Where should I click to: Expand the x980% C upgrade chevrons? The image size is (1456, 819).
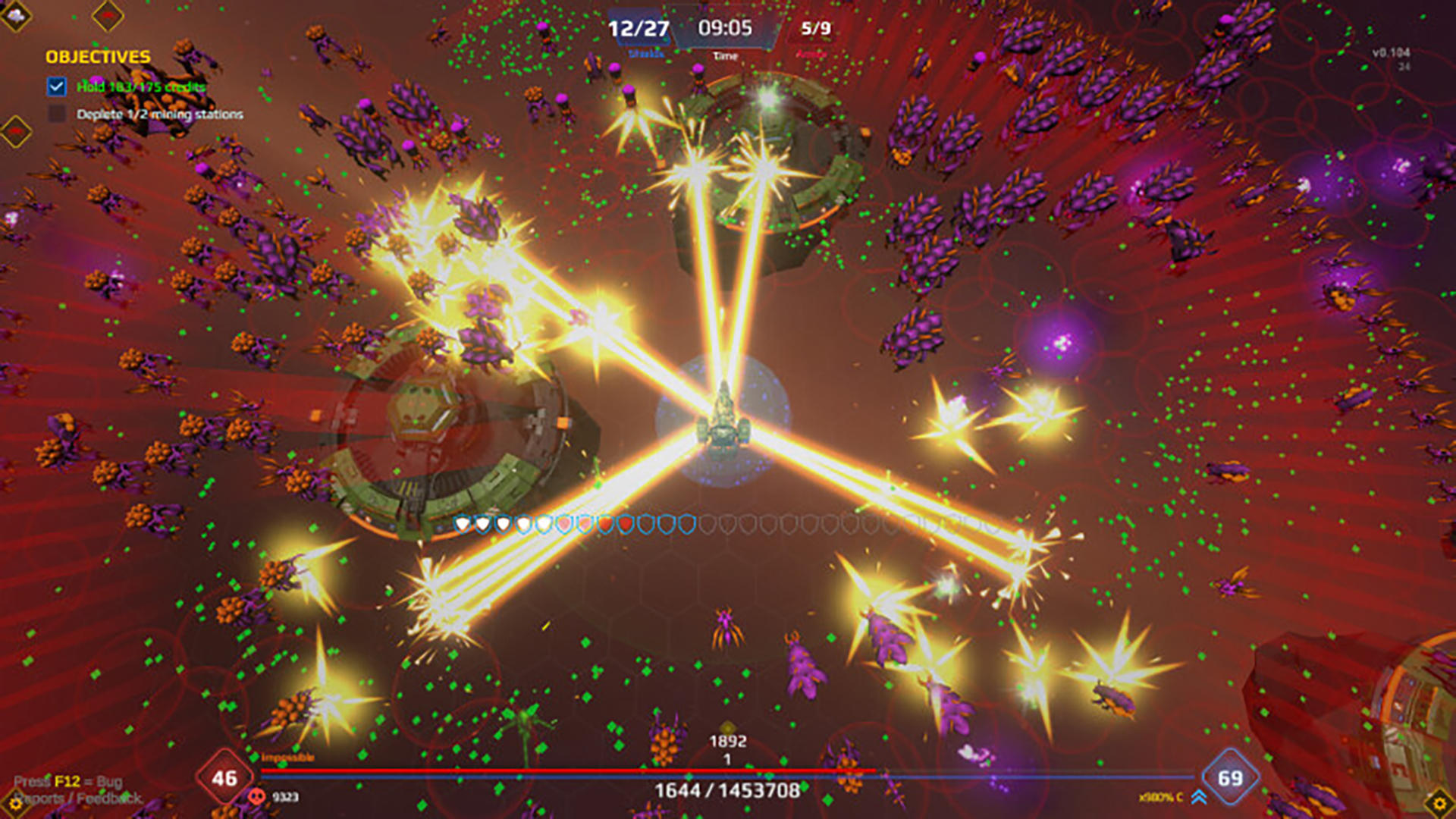coord(1199,795)
